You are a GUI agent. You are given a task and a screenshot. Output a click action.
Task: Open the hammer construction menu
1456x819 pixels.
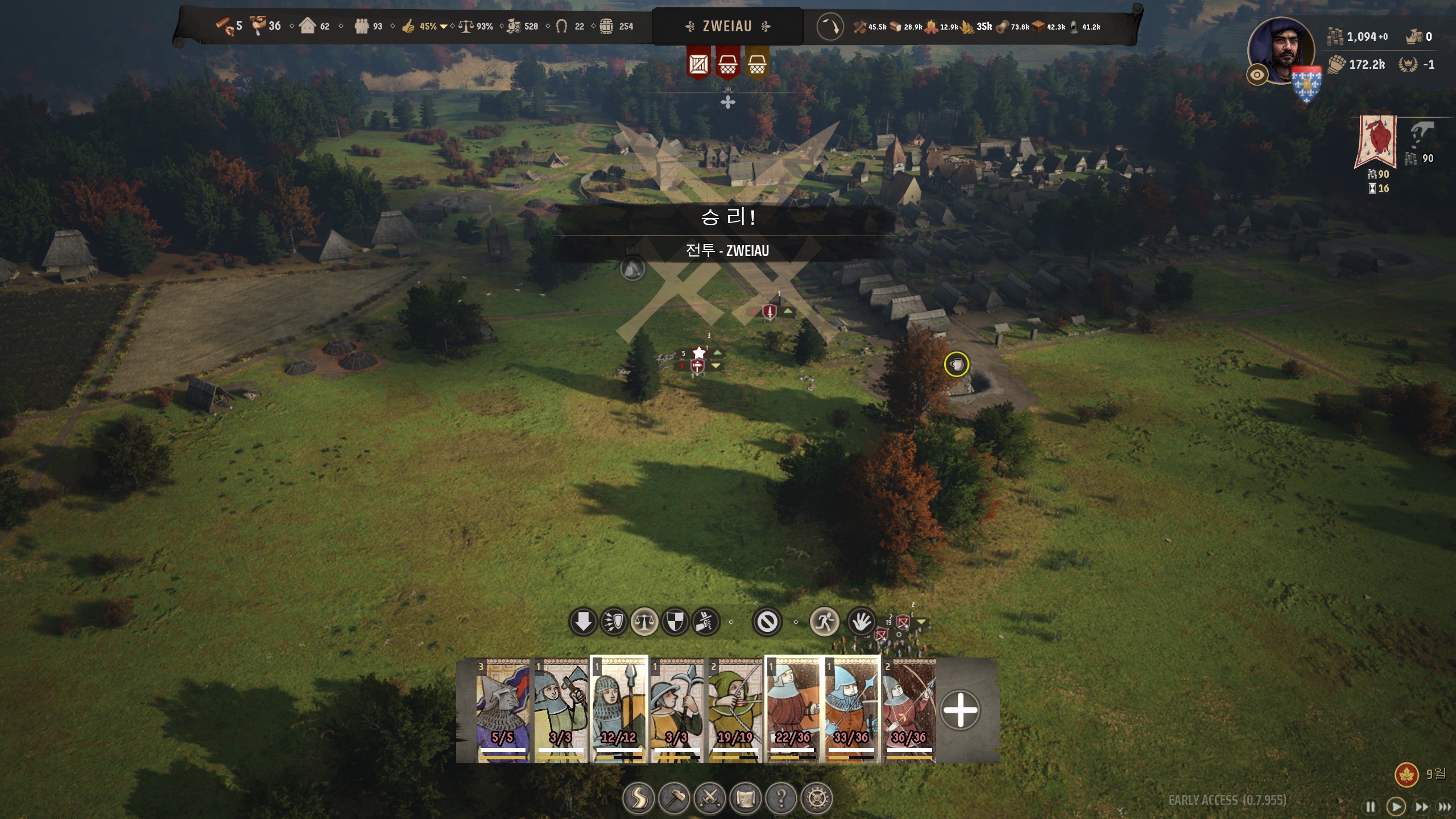pos(674,799)
